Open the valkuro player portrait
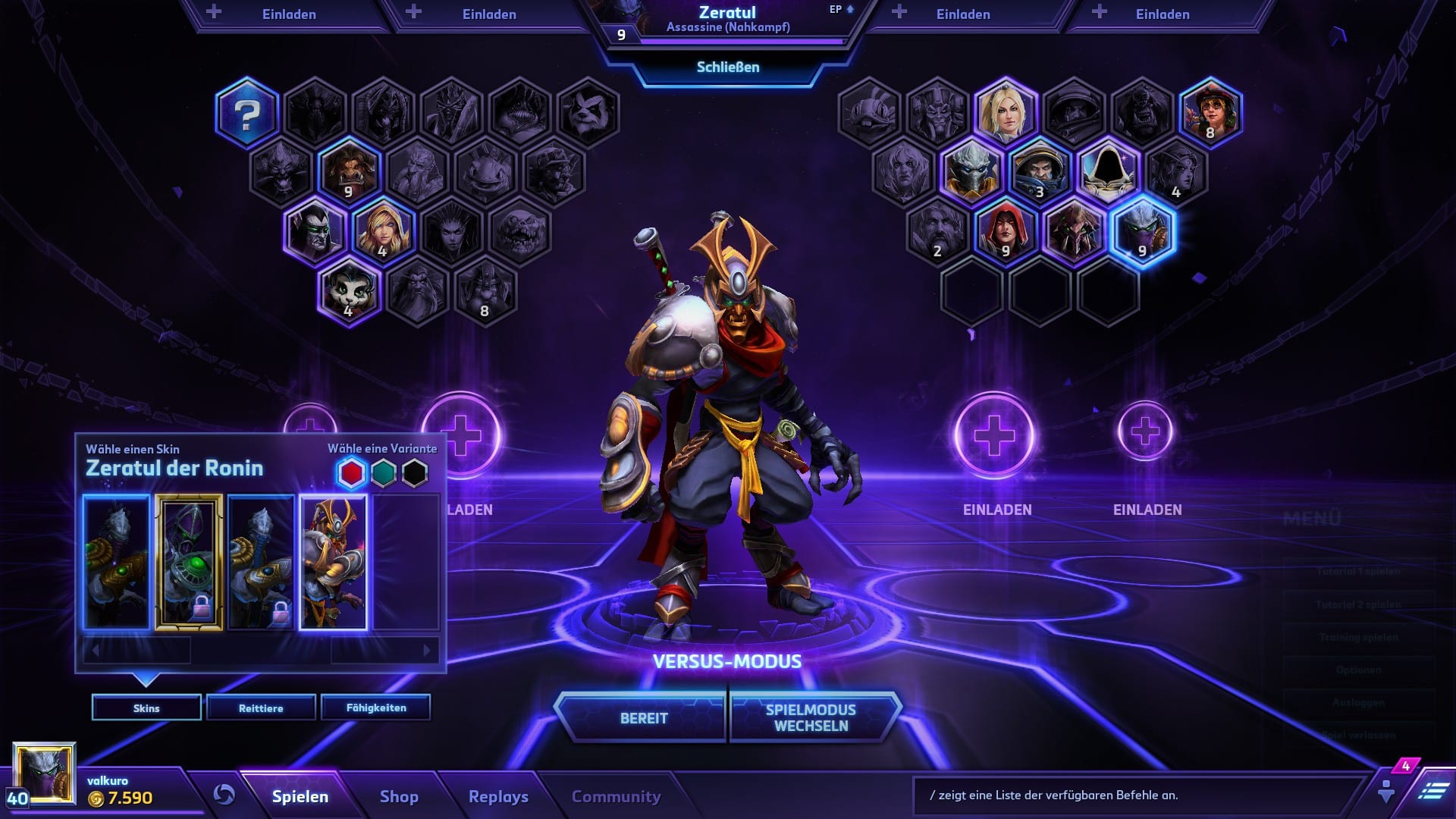The width and height of the screenshot is (1456, 819). pos(45,773)
